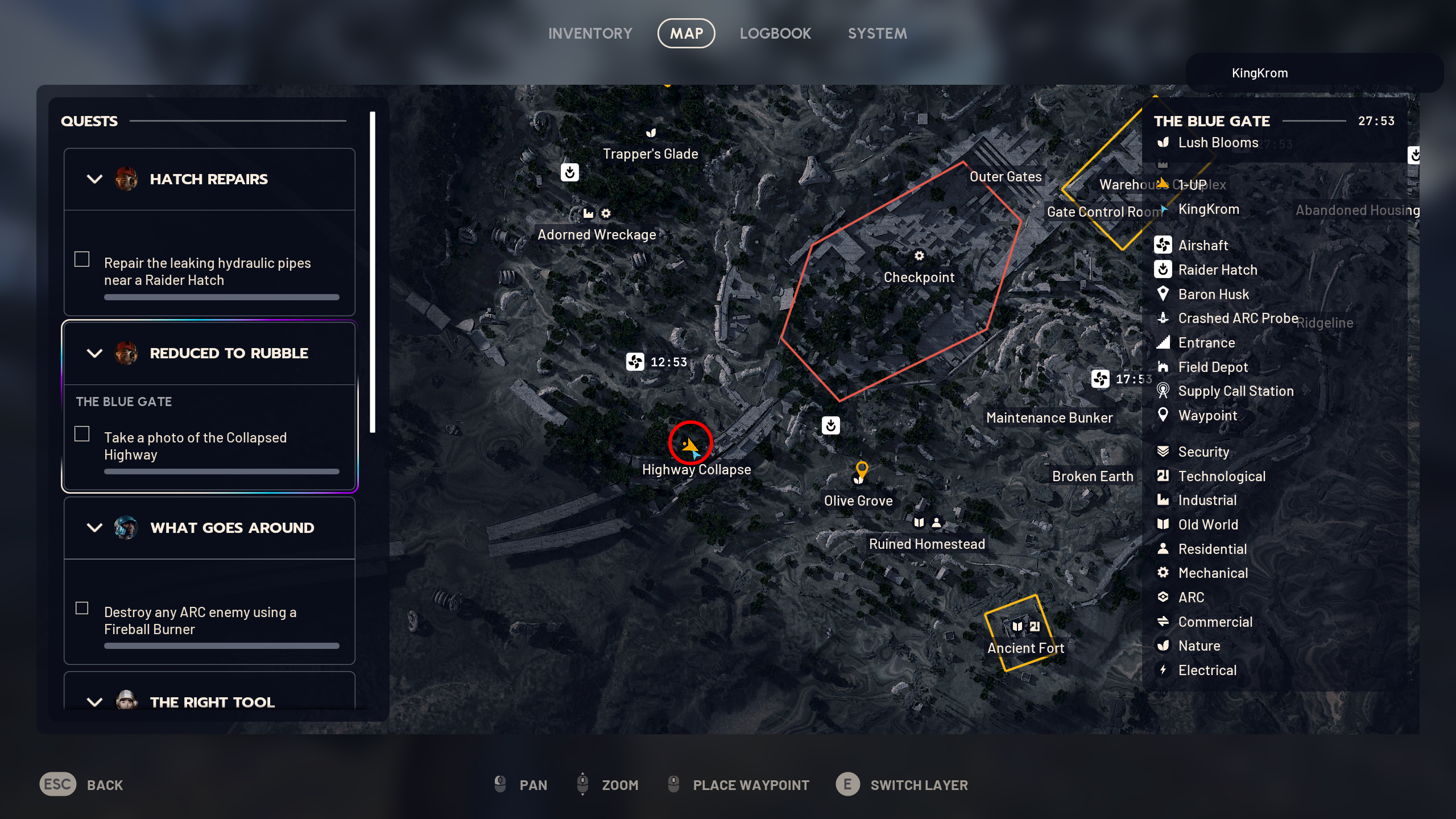Expand the THE RIGHT TOOL quest
Image resolution: width=1456 pixels, height=819 pixels.
click(94, 702)
